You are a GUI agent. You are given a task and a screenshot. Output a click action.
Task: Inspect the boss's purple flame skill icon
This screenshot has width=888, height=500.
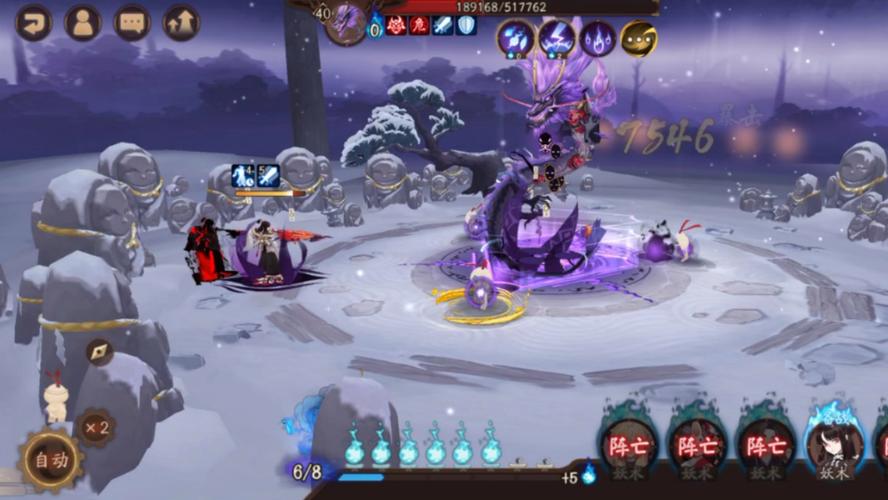click(598, 39)
